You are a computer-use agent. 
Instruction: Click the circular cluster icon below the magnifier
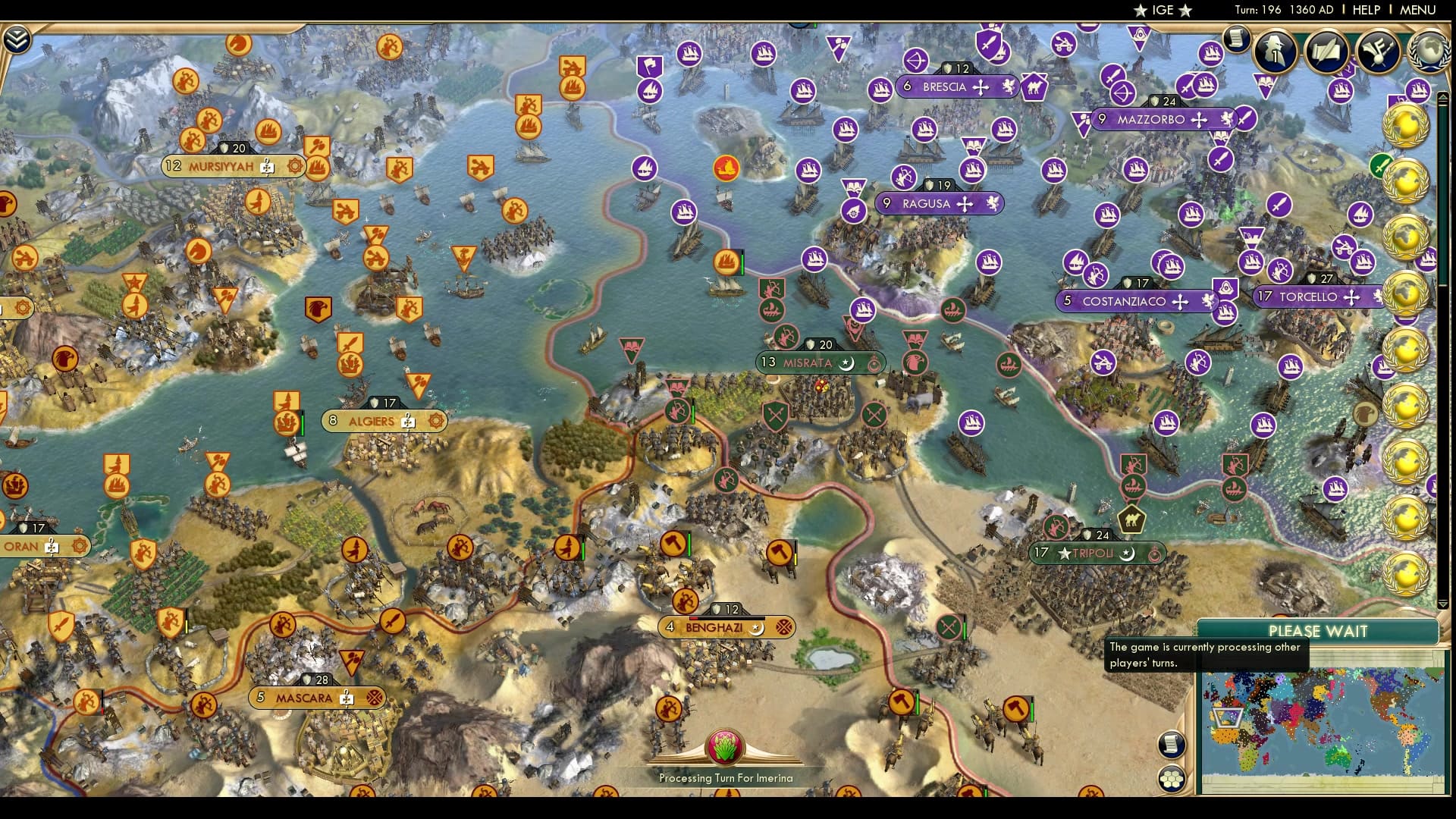(x=1172, y=779)
